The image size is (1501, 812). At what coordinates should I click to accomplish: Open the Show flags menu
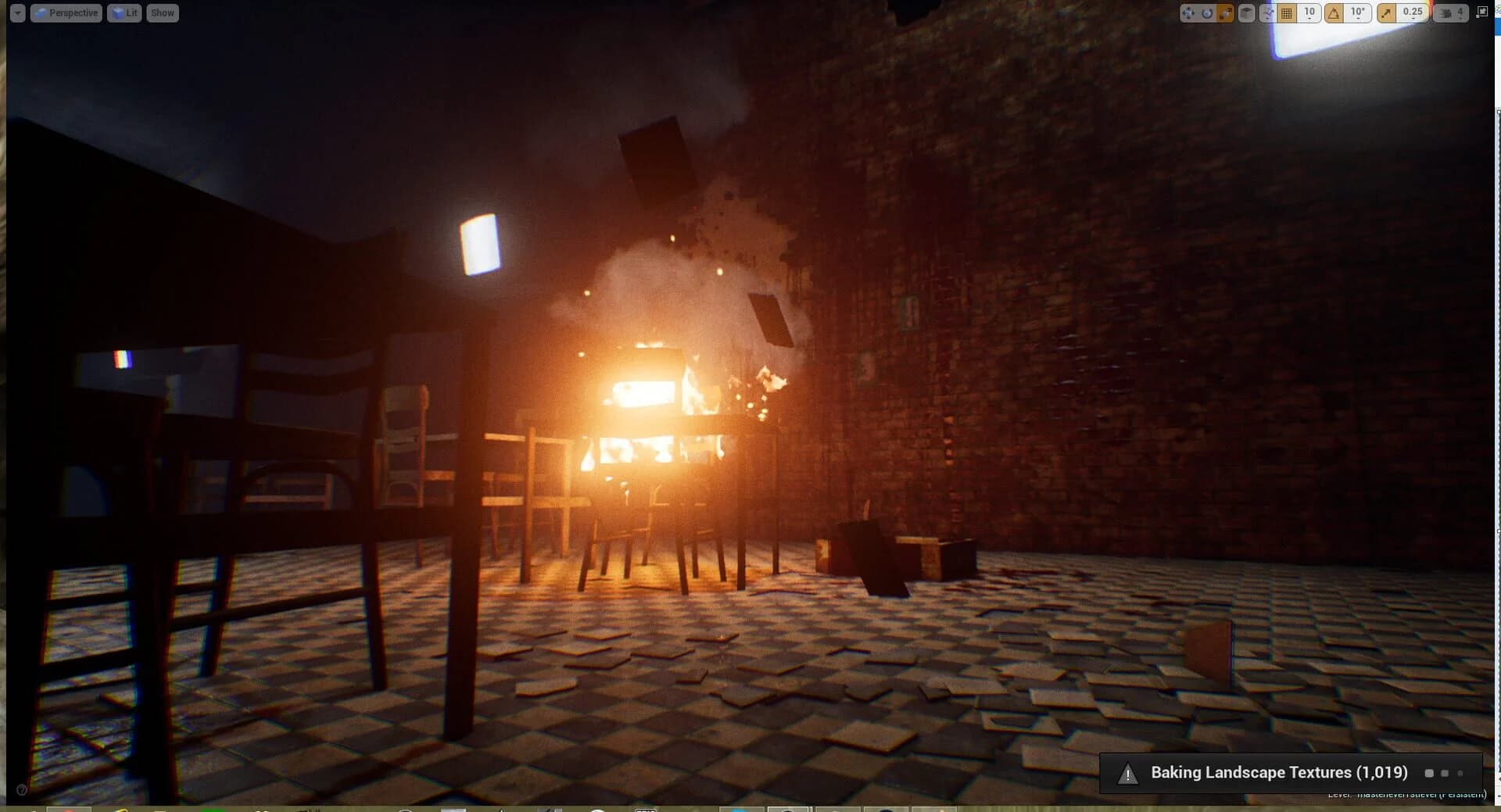coord(162,13)
